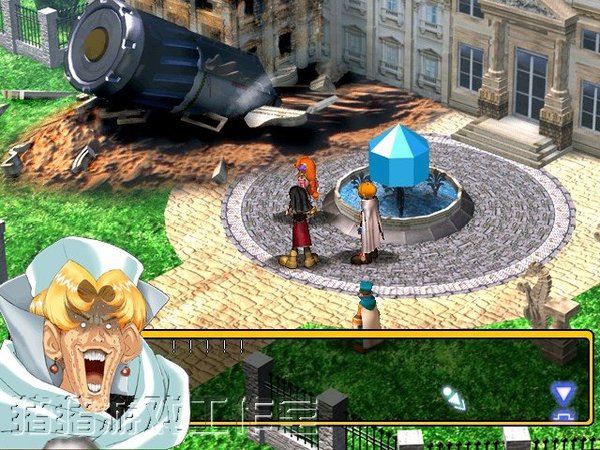Click inside the dialogue text box
600x450 pixels.
370,380
